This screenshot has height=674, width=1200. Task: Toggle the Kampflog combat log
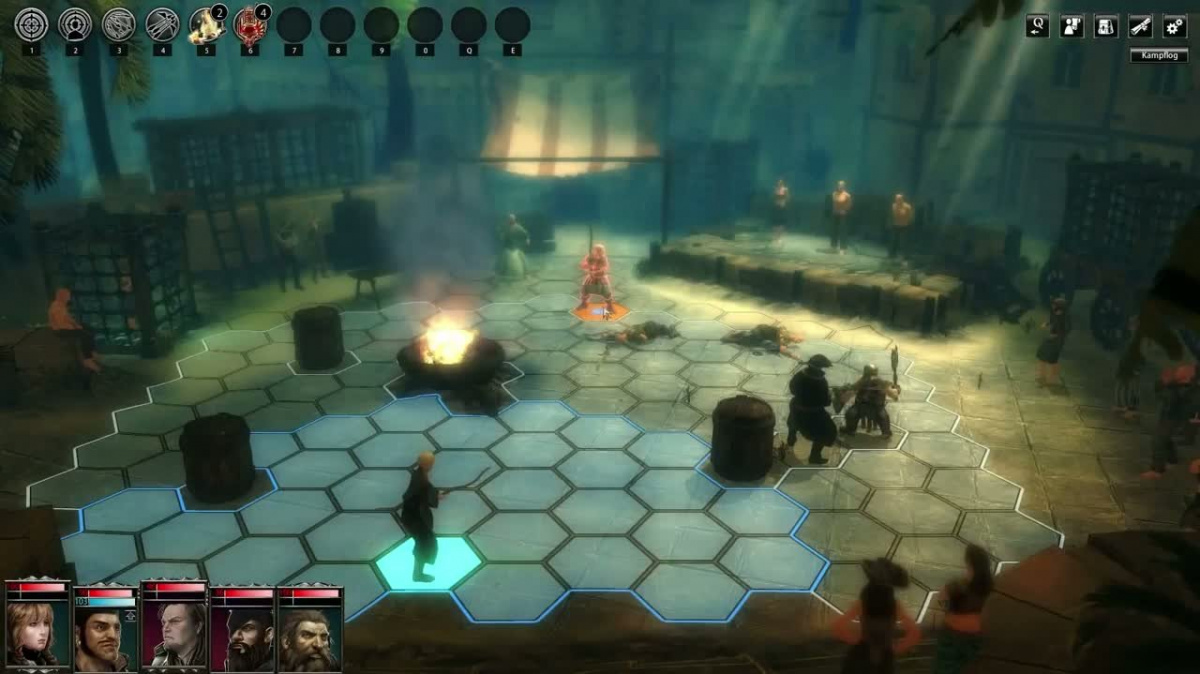(x=1159, y=56)
